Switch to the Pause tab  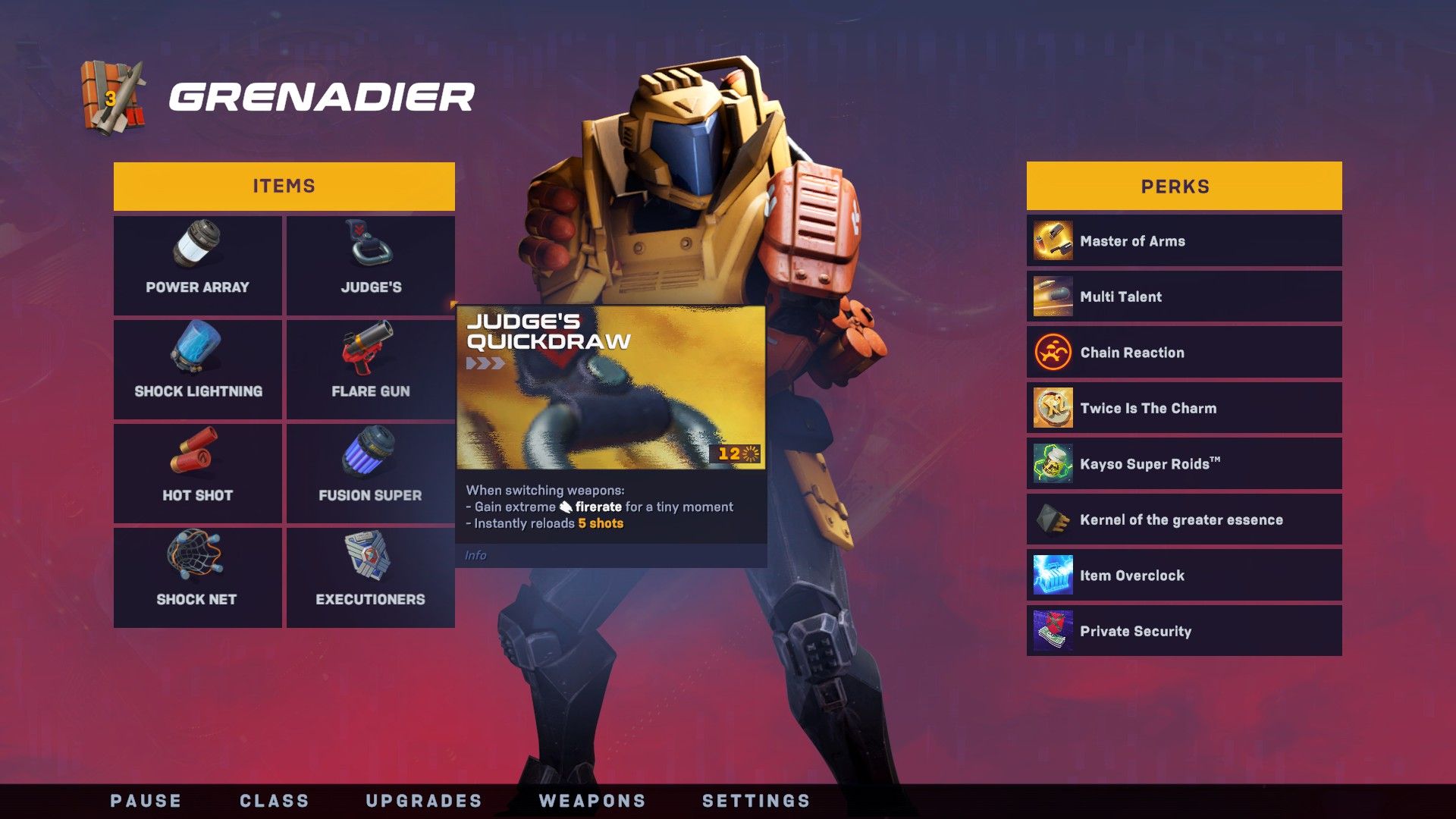146,801
